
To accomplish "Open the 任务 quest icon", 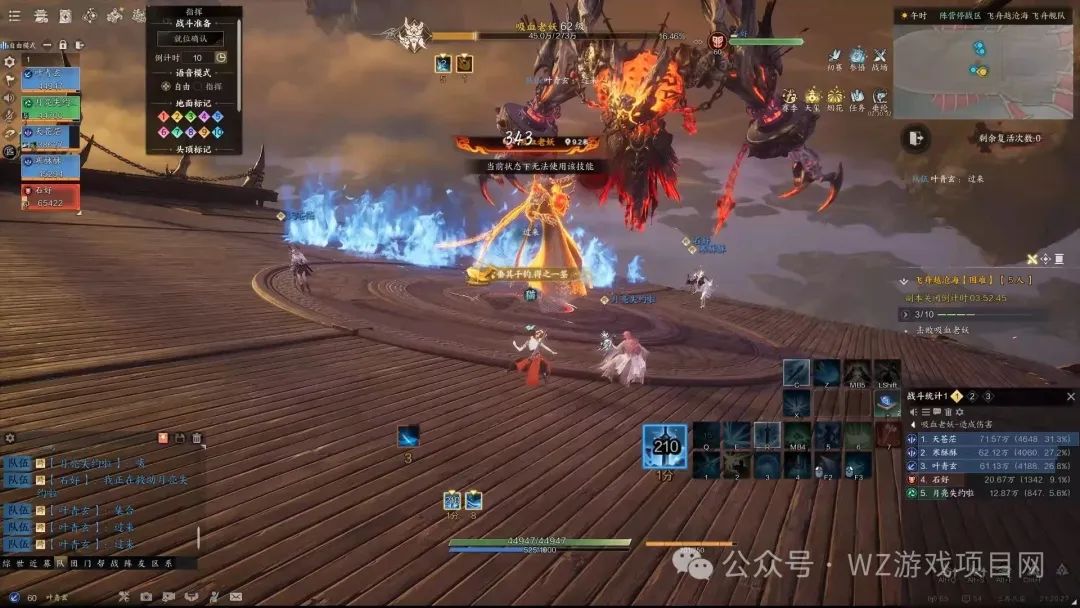I will 857,98.
